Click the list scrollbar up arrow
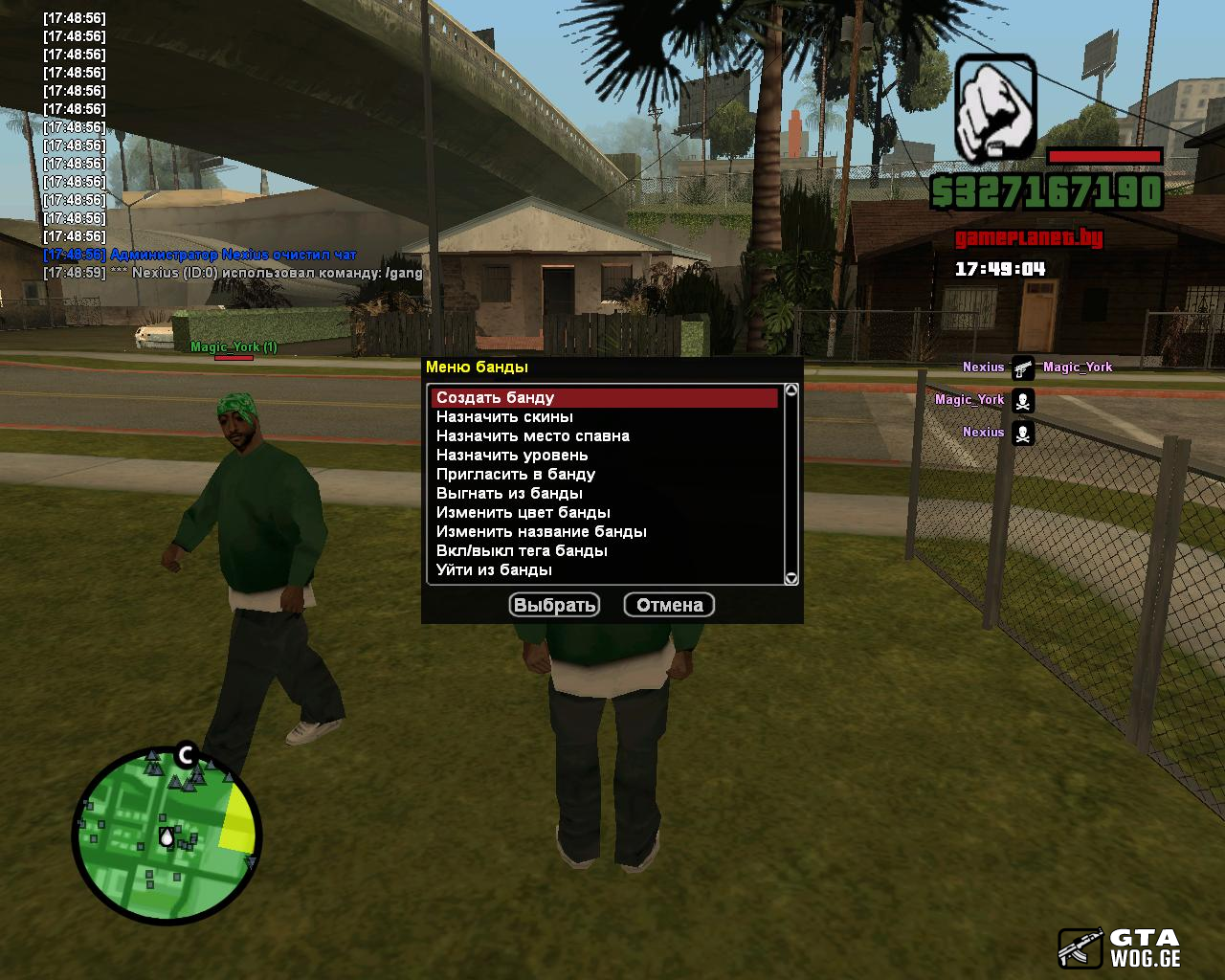The image size is (1225, 980). coord(791,390)
